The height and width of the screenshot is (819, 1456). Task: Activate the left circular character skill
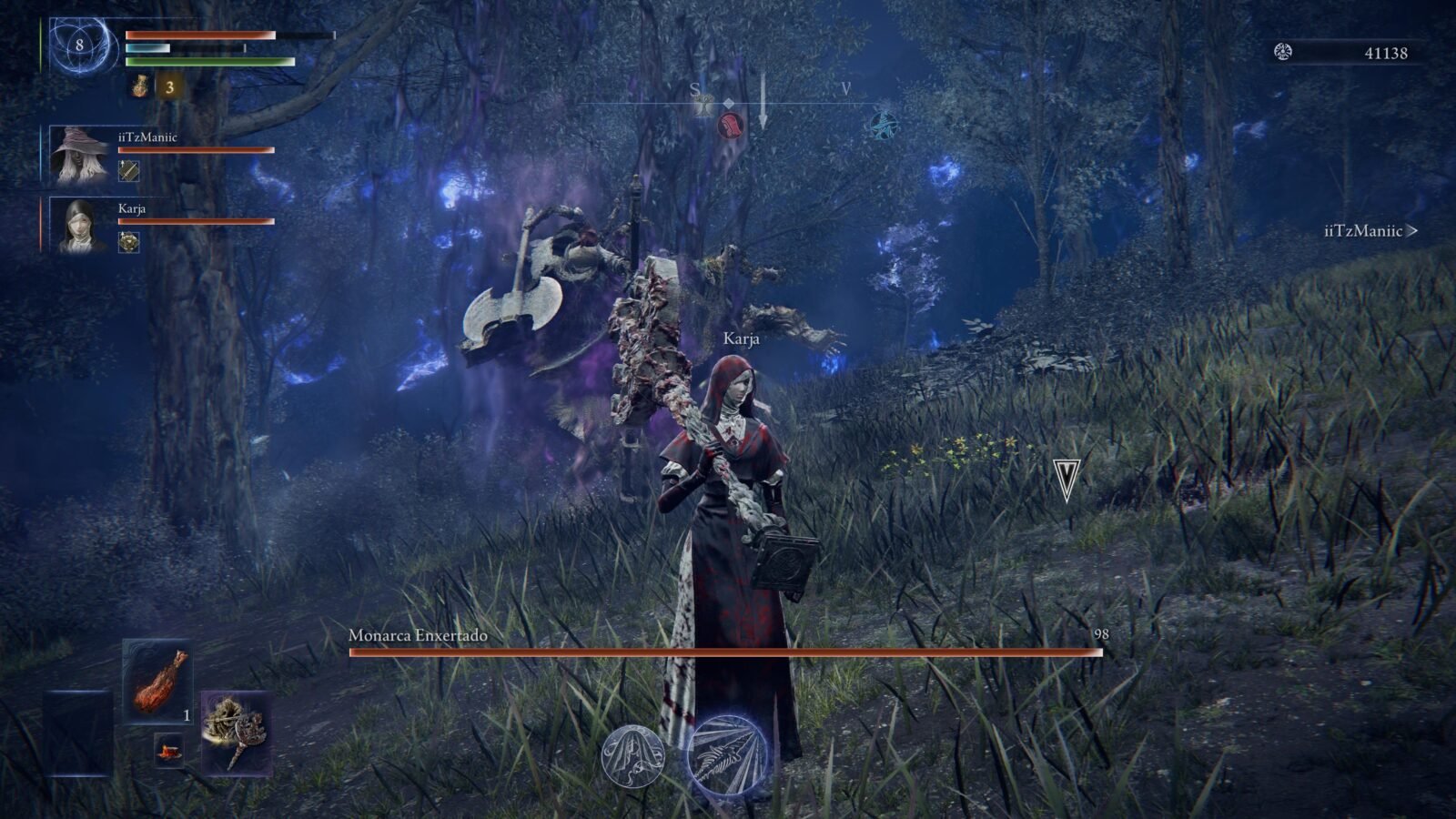tap(633, 755)
